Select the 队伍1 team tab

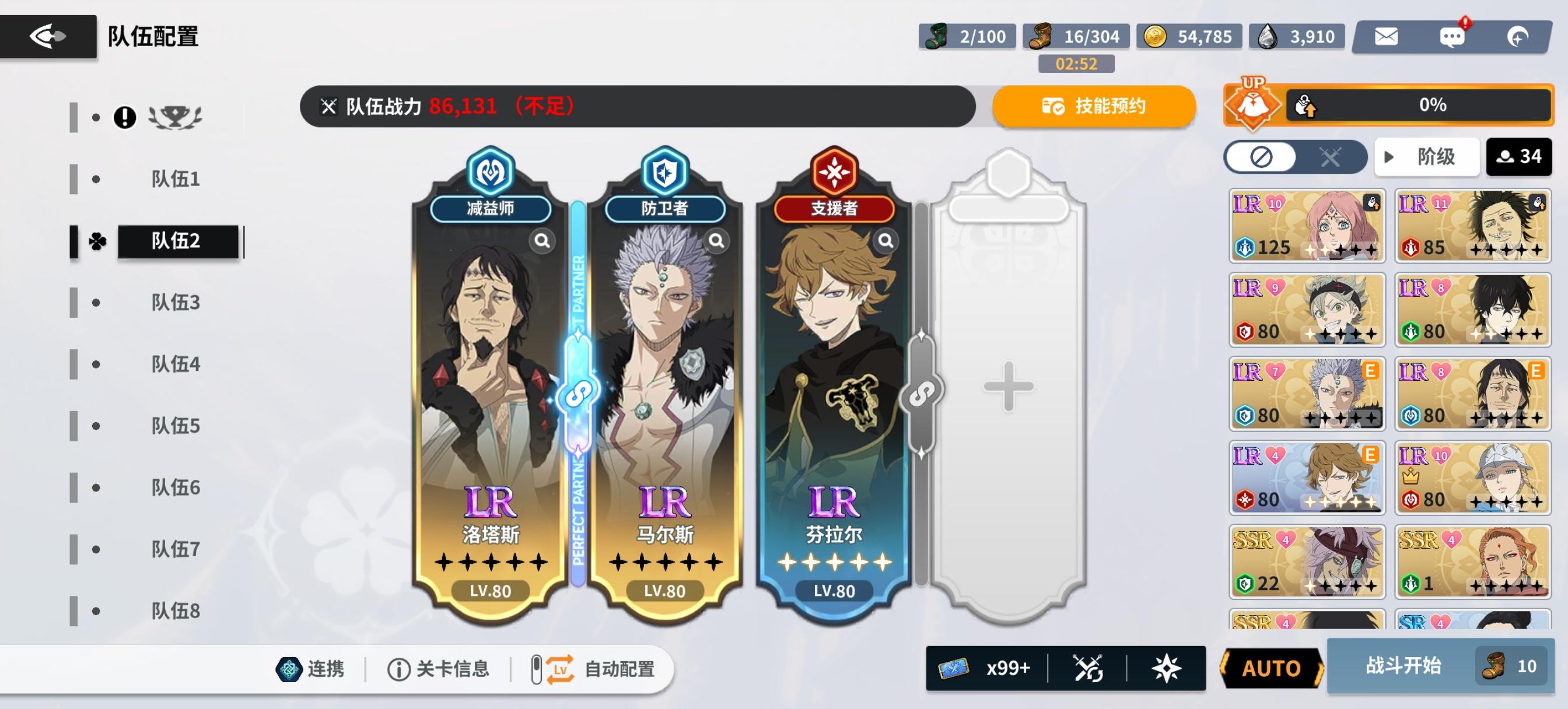click(x=176, y=178)
